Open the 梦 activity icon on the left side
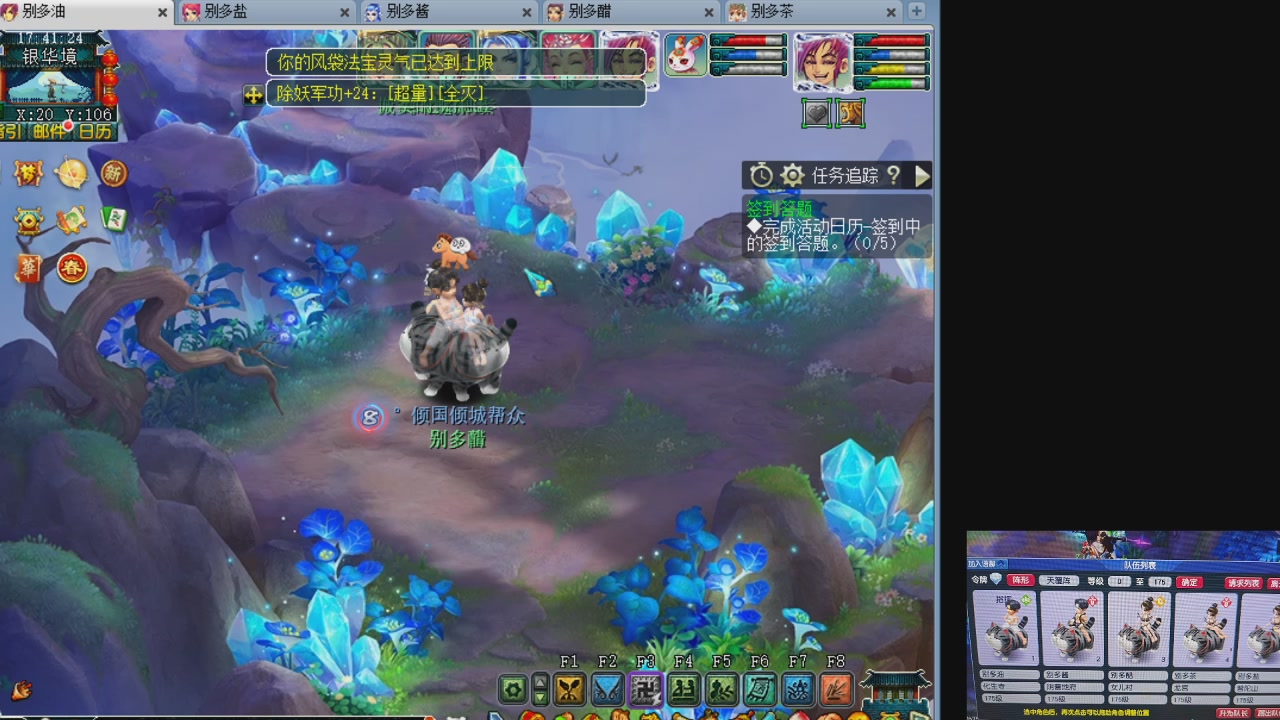 click(x=27, y=172)
